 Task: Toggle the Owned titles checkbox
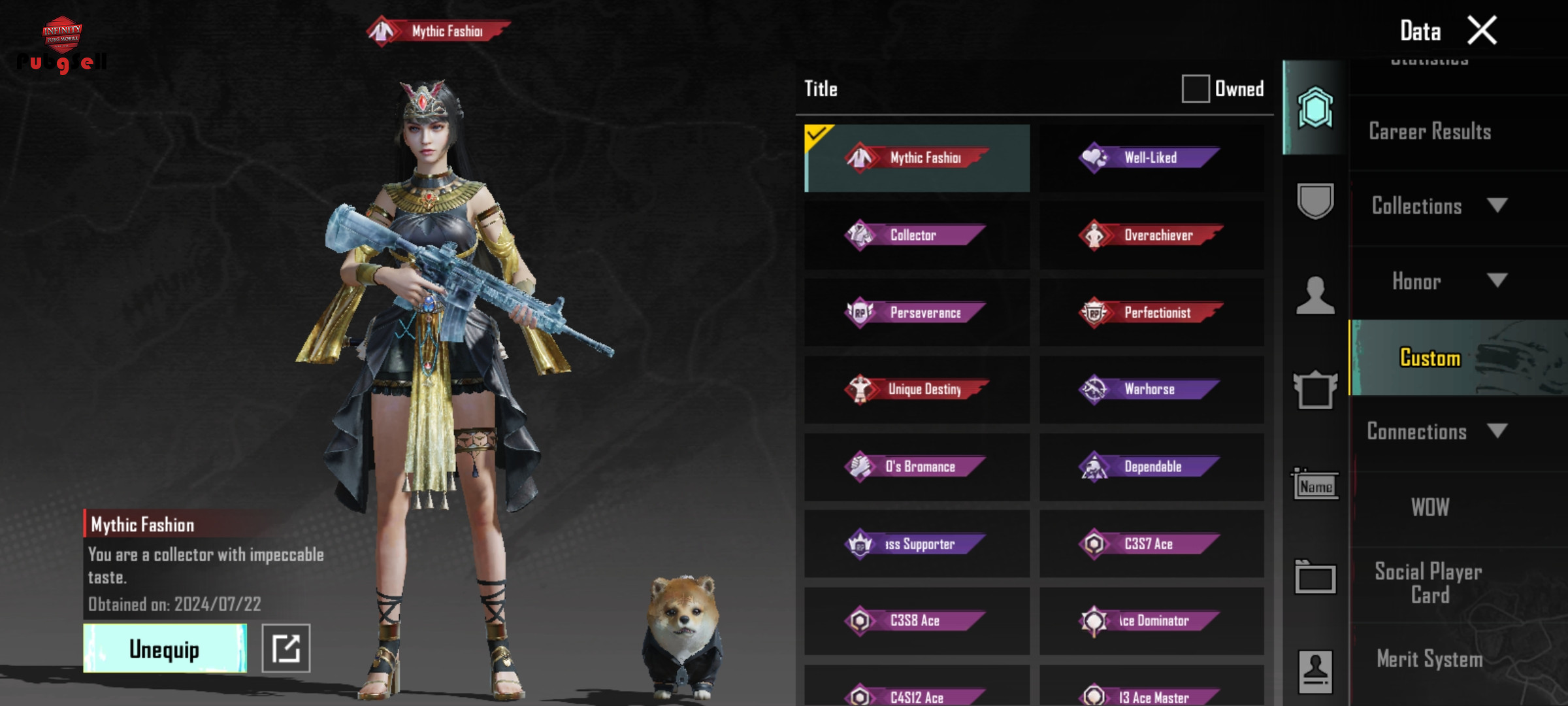coord(1195,88)
